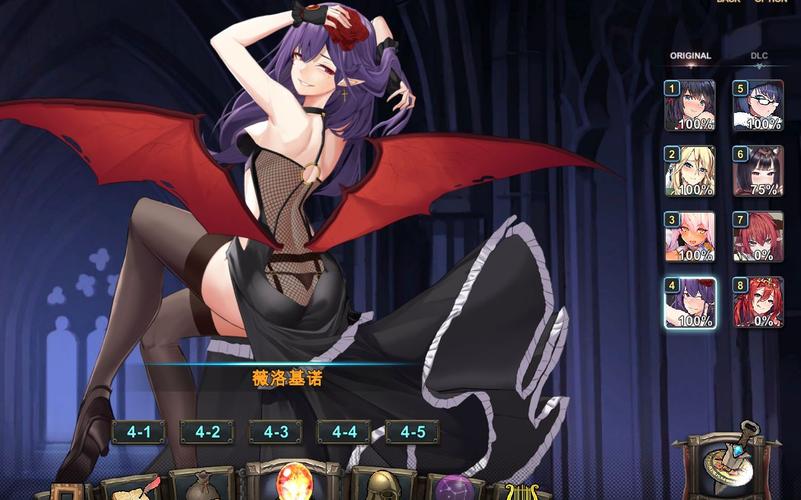Pick the crowned redhead portrait numbered 8

click(758, 303)
